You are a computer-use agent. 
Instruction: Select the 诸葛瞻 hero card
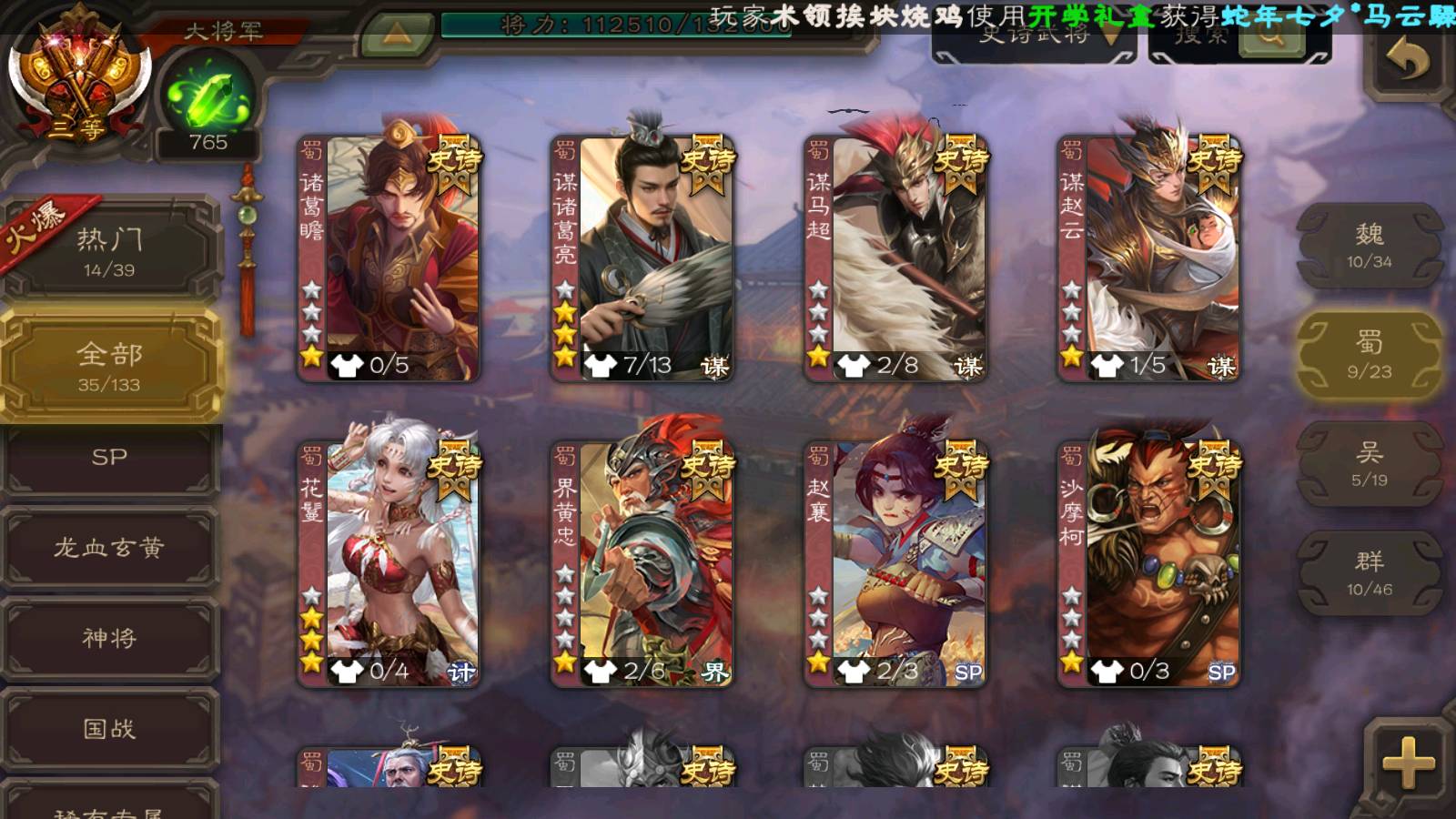point(389,258)
